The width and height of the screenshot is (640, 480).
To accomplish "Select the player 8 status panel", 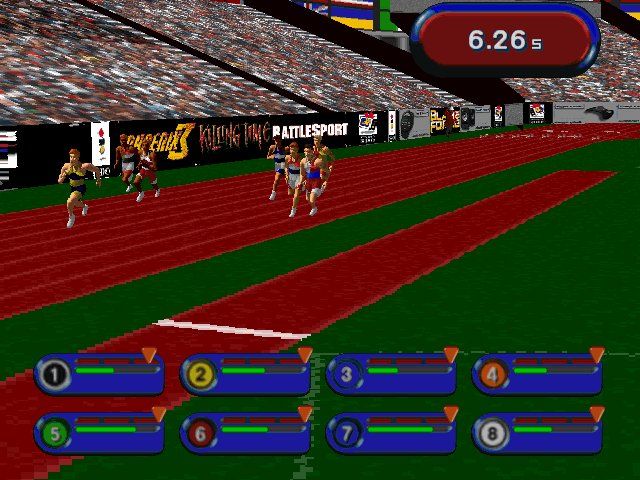I will point(538,432).
